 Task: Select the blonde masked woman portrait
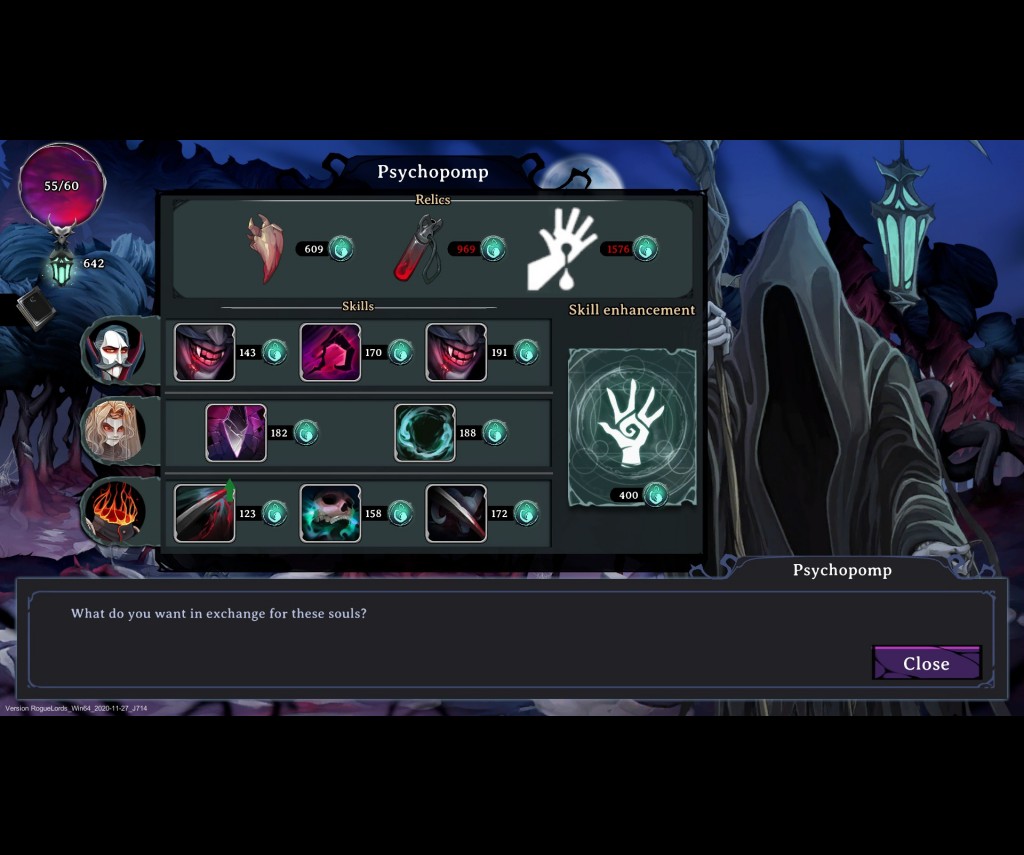(x=113, y=431)
